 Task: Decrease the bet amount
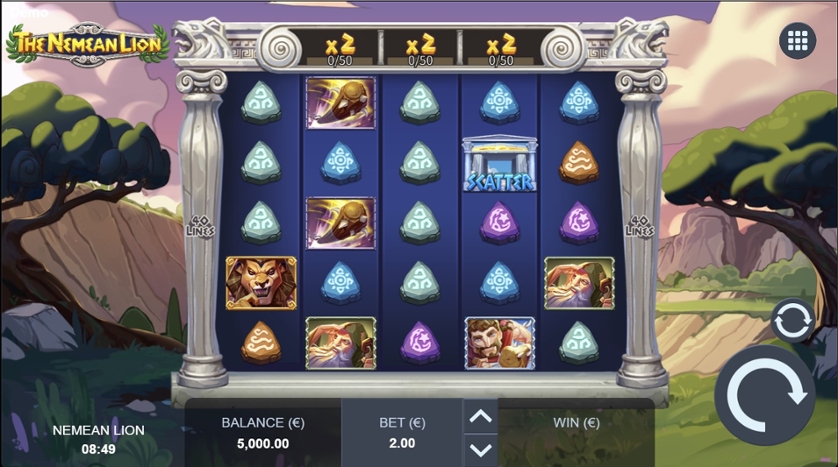point(480,449)
